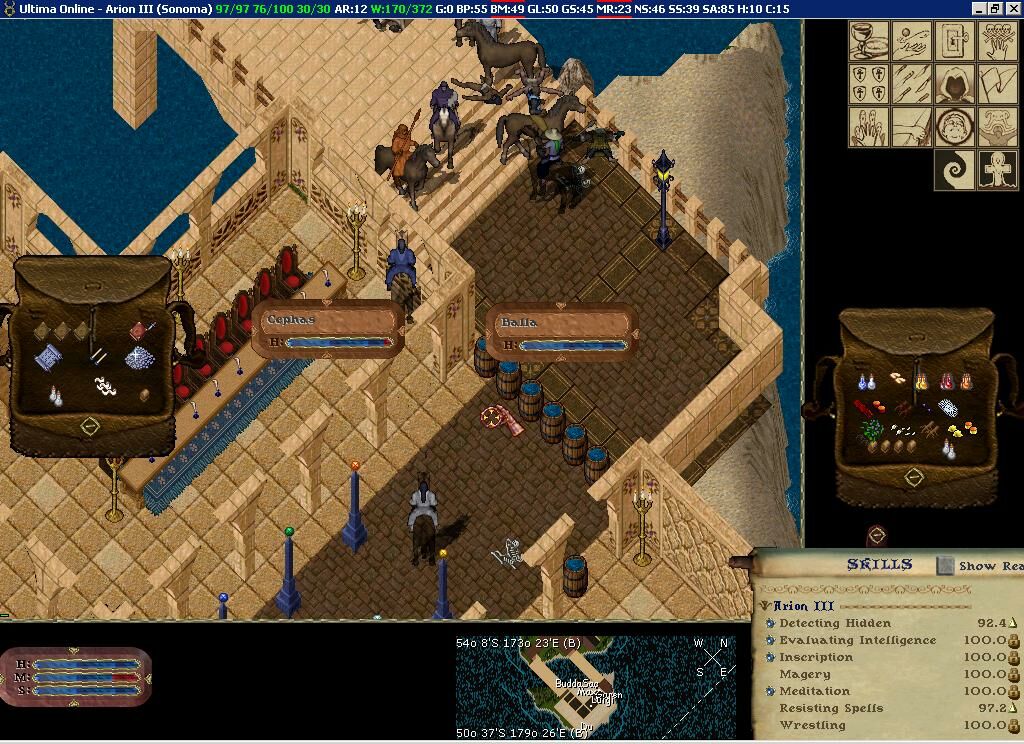Viewport: 1024px width, 744px height.
Task: Trigger the three skulls over hand spell
Action: [997, 41]
